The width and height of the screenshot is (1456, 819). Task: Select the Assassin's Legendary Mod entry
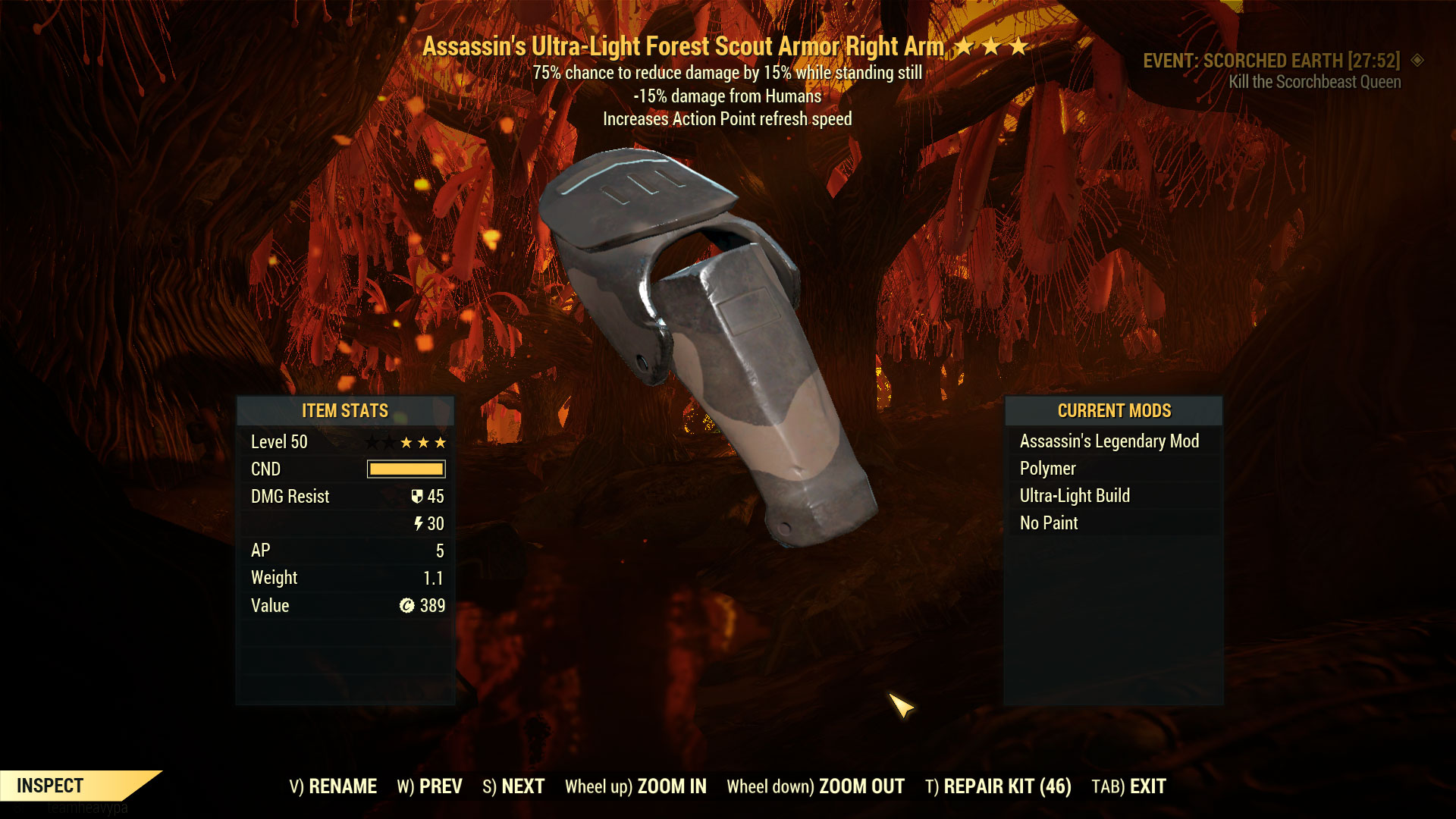click(1109, 441)
